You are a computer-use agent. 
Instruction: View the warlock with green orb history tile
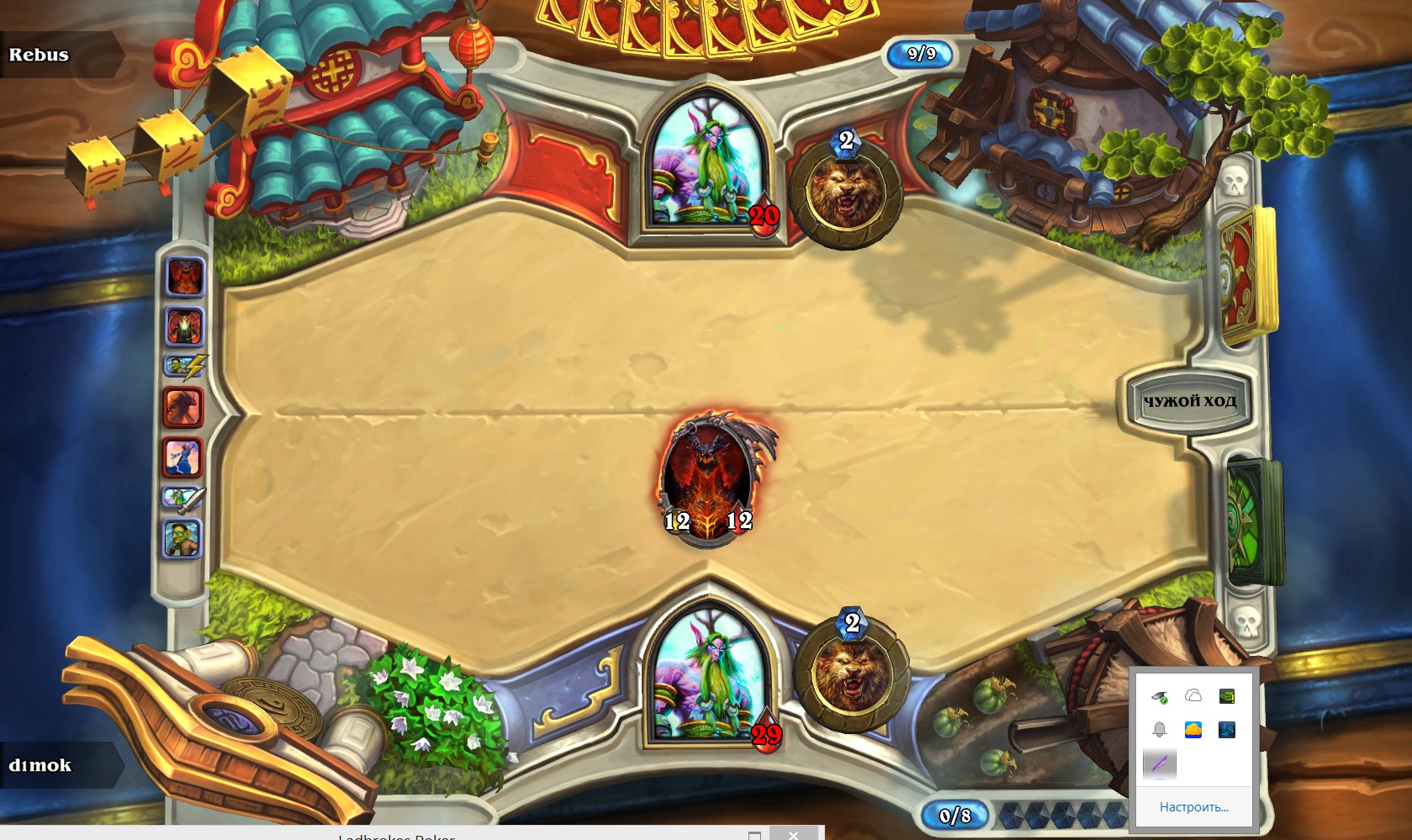[x=185, y=326]
